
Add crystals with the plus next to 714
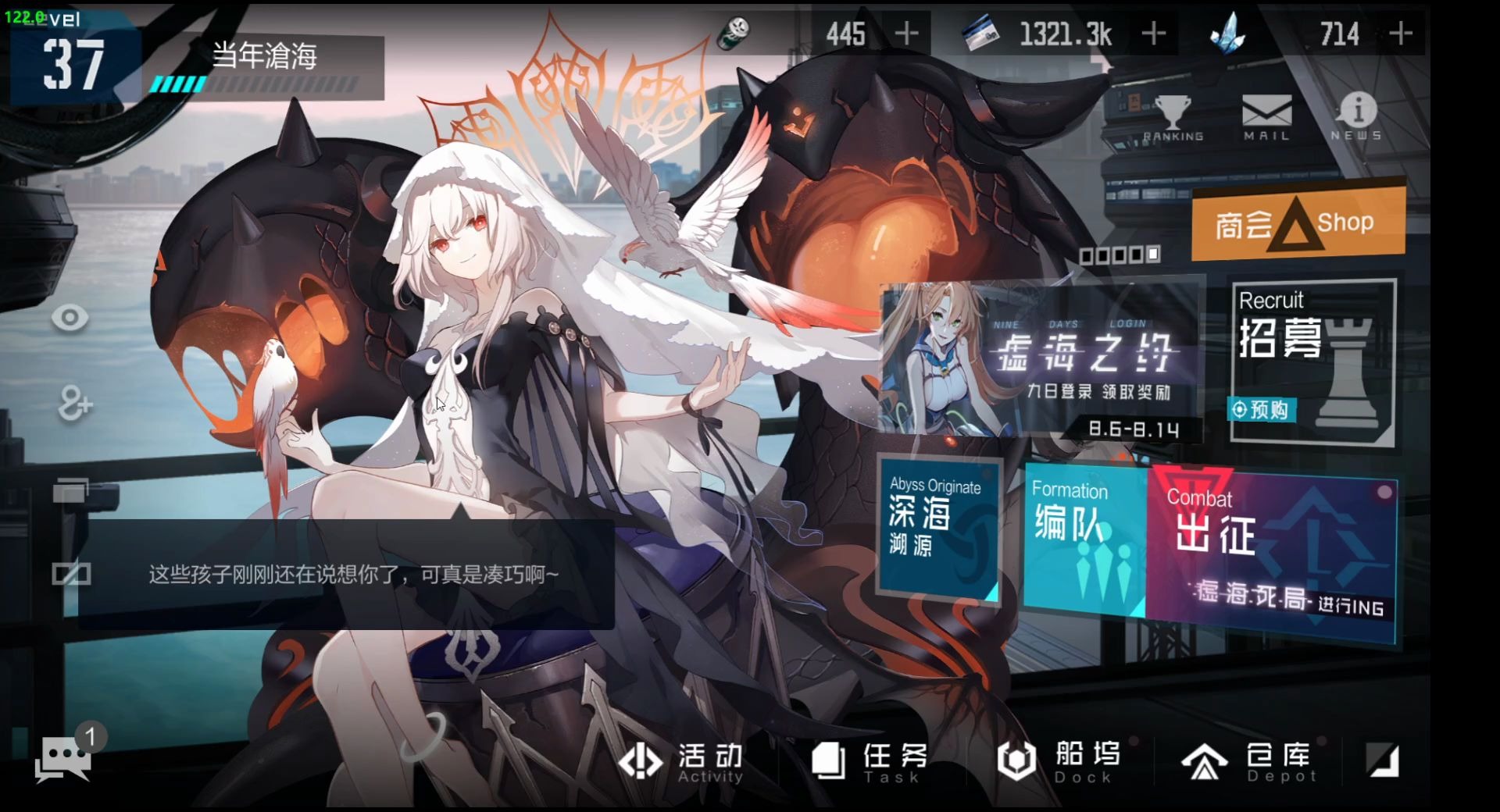[x=1402, y=33]
